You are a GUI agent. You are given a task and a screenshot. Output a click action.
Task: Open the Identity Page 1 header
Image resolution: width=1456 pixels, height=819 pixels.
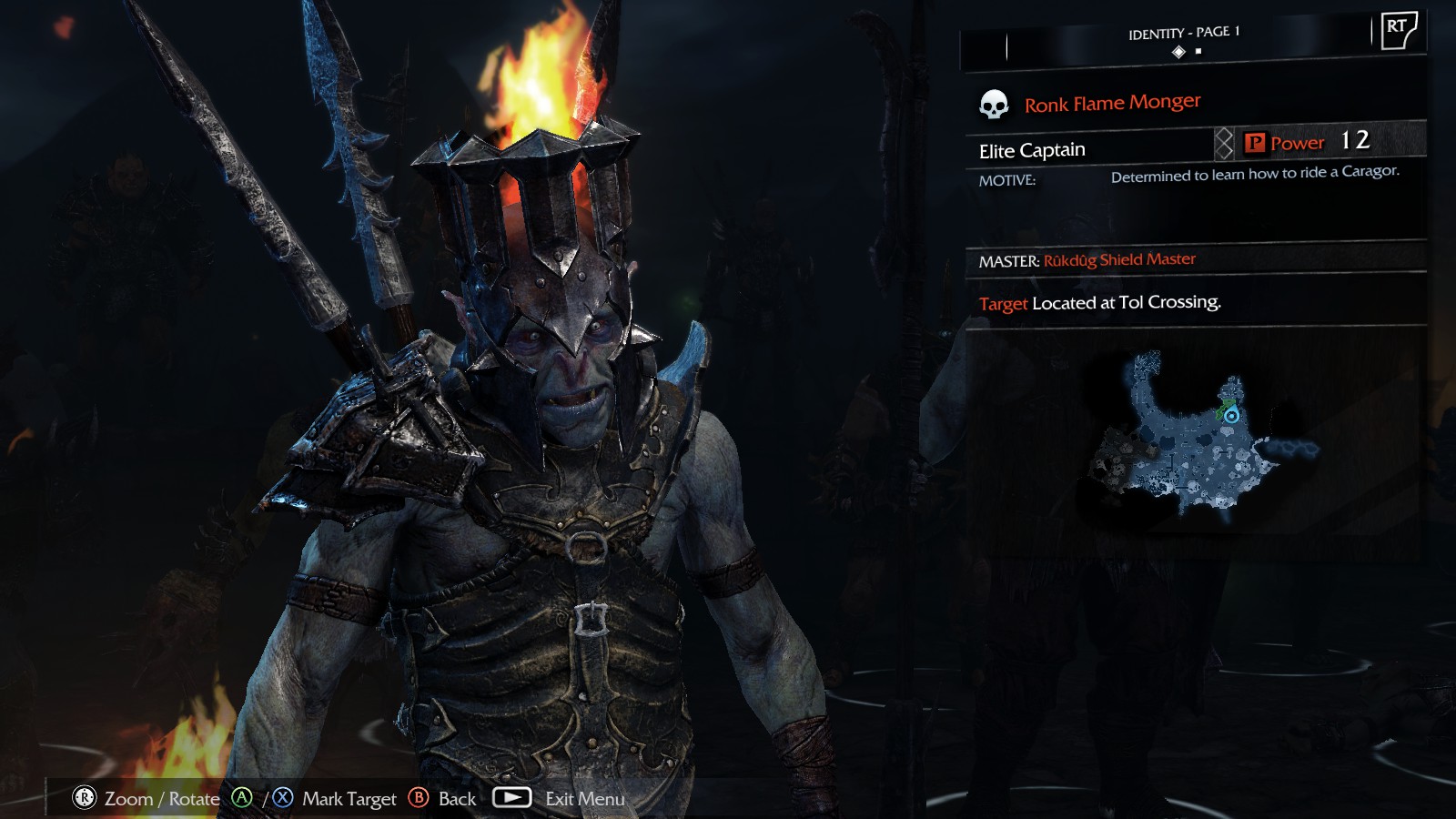(x=1183, y=33)
